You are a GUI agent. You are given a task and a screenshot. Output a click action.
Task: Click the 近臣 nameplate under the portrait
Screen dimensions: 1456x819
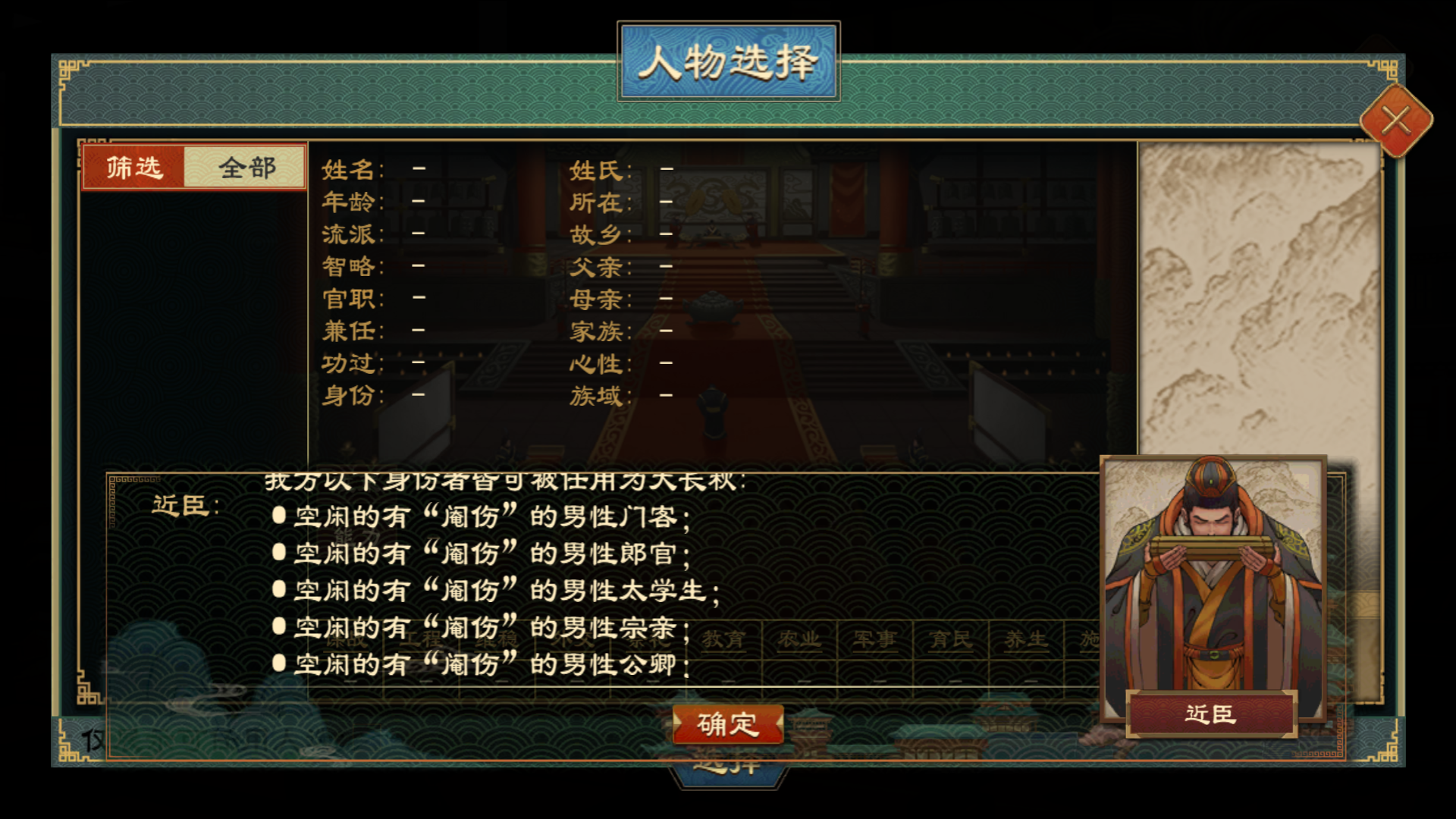click(1211, 713)
